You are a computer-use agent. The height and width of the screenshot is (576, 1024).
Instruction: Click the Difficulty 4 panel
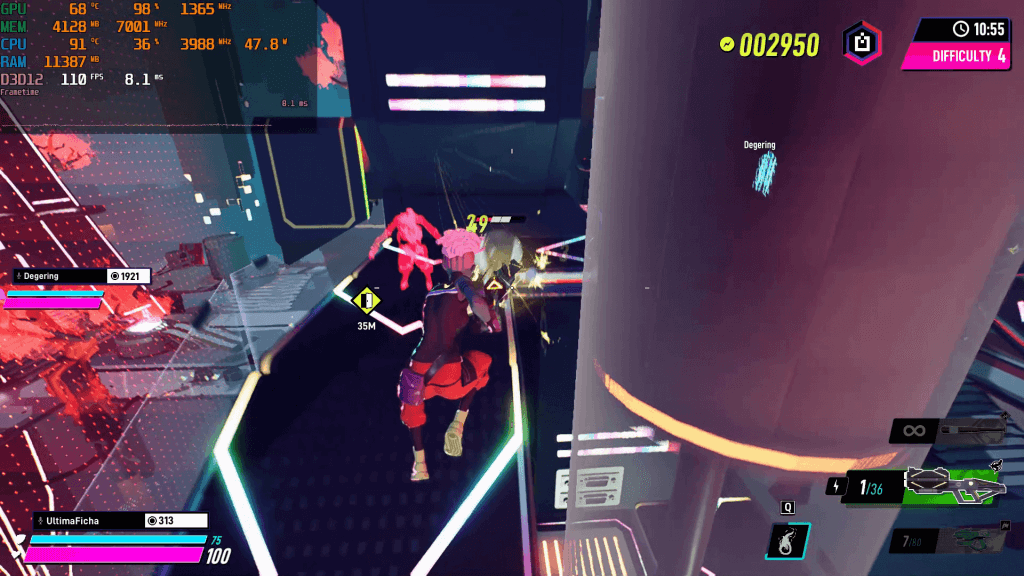(961, 56)
